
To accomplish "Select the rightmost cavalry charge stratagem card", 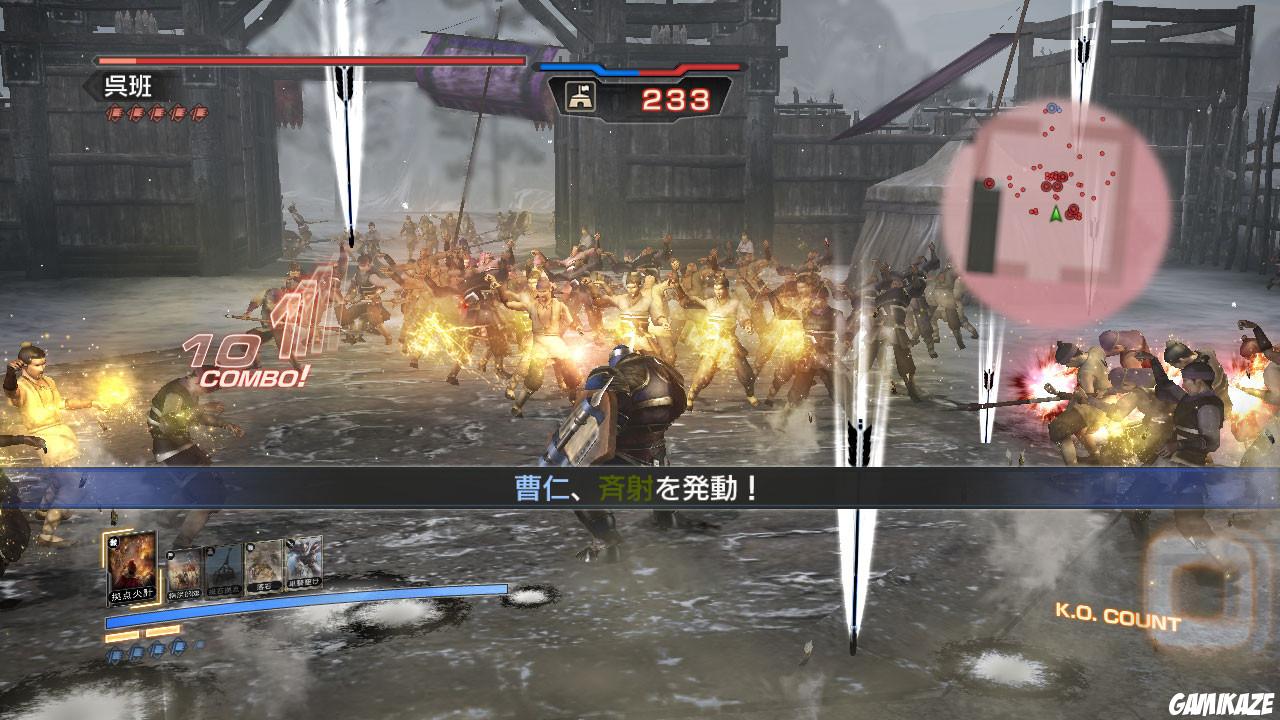I will 302,562.
